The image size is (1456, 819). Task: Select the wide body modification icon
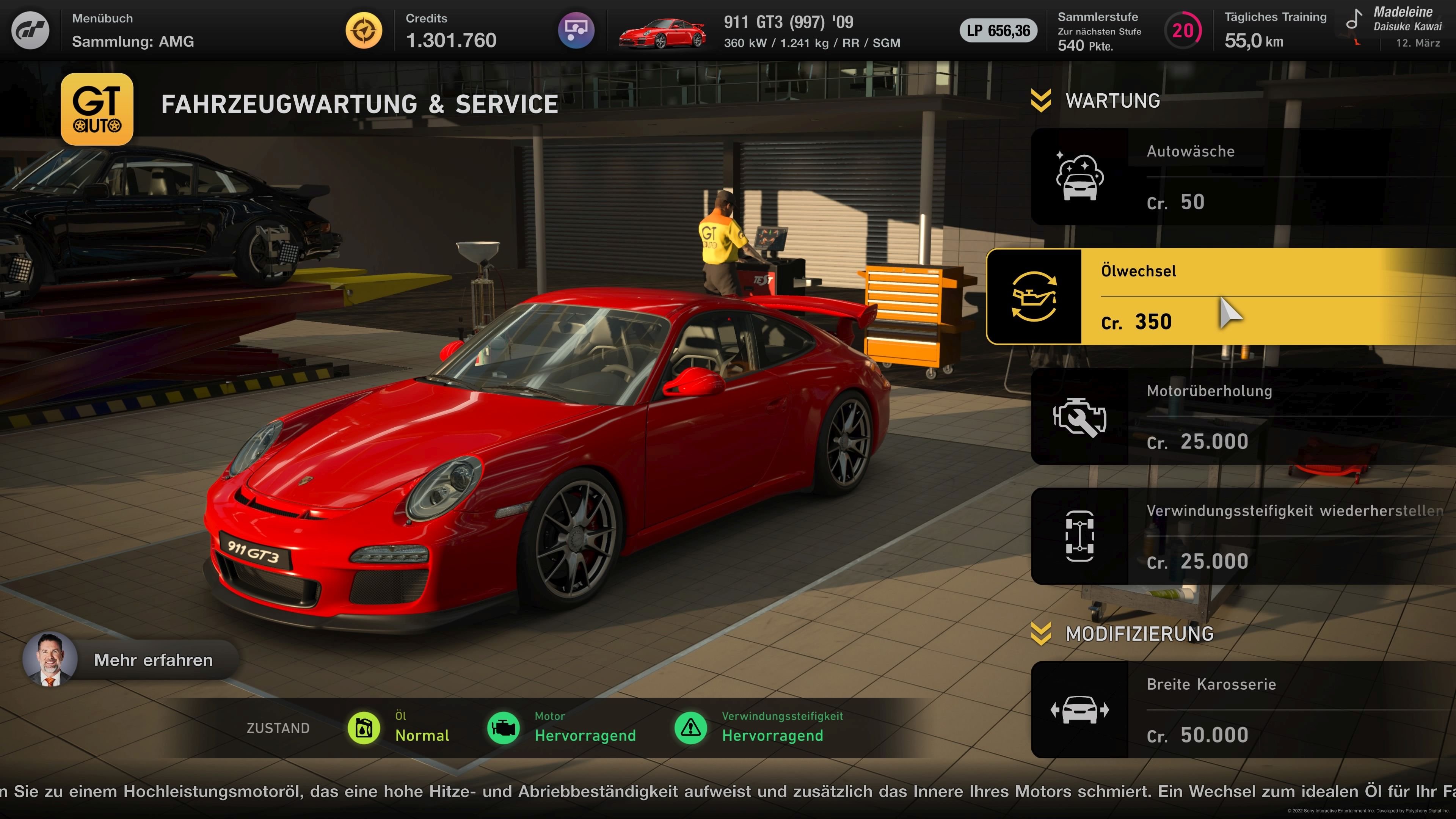point(1079,709)
